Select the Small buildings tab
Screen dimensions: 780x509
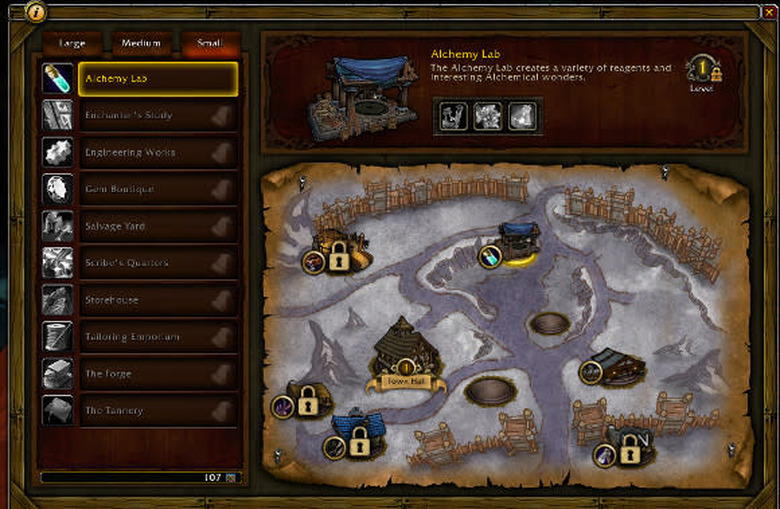coord(209,44)
